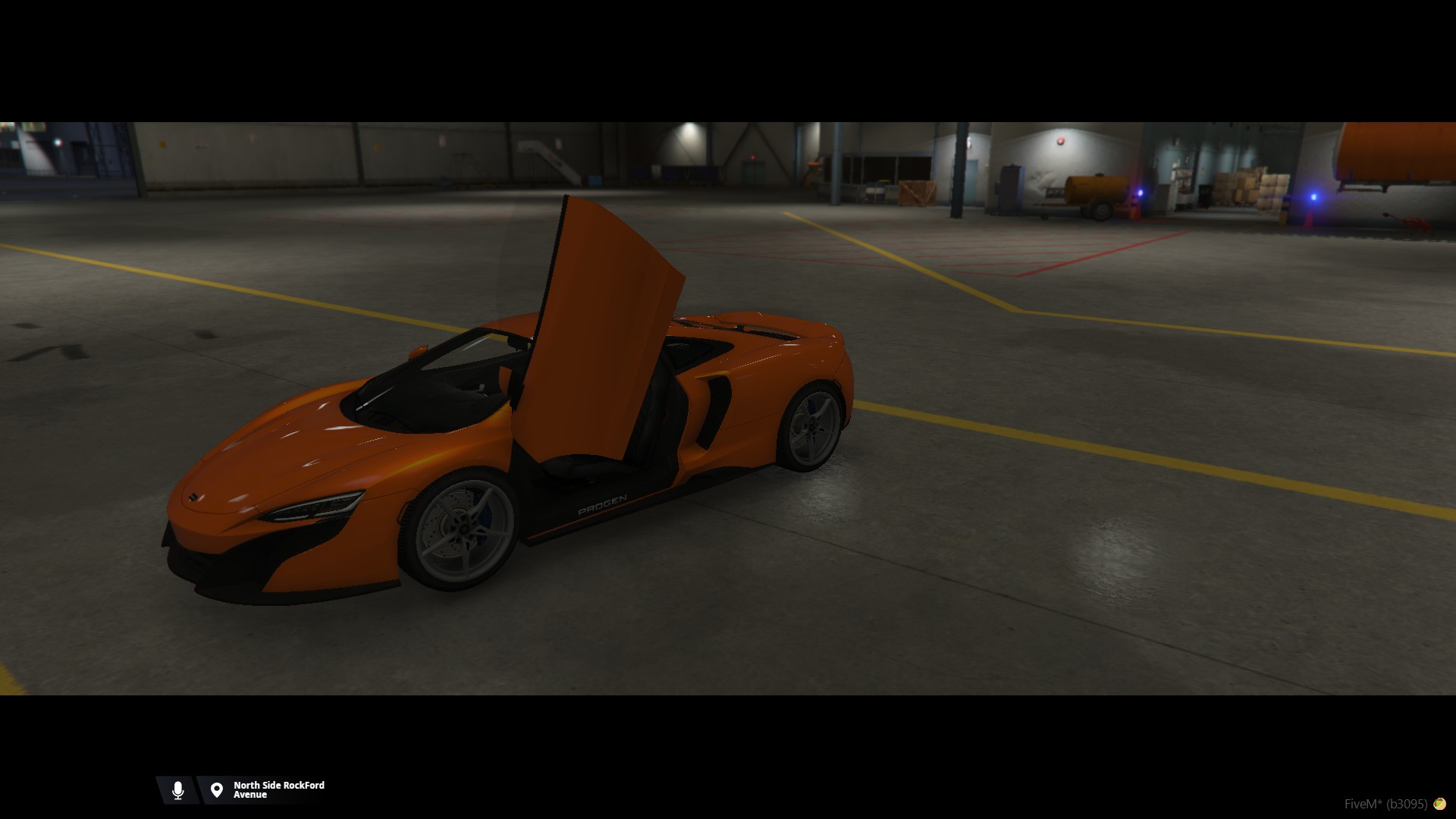The width and height of the screenshot is (1456, 819).
Task: Click the FiveM build watermark icon
Action: click(x=1439, y=804)
